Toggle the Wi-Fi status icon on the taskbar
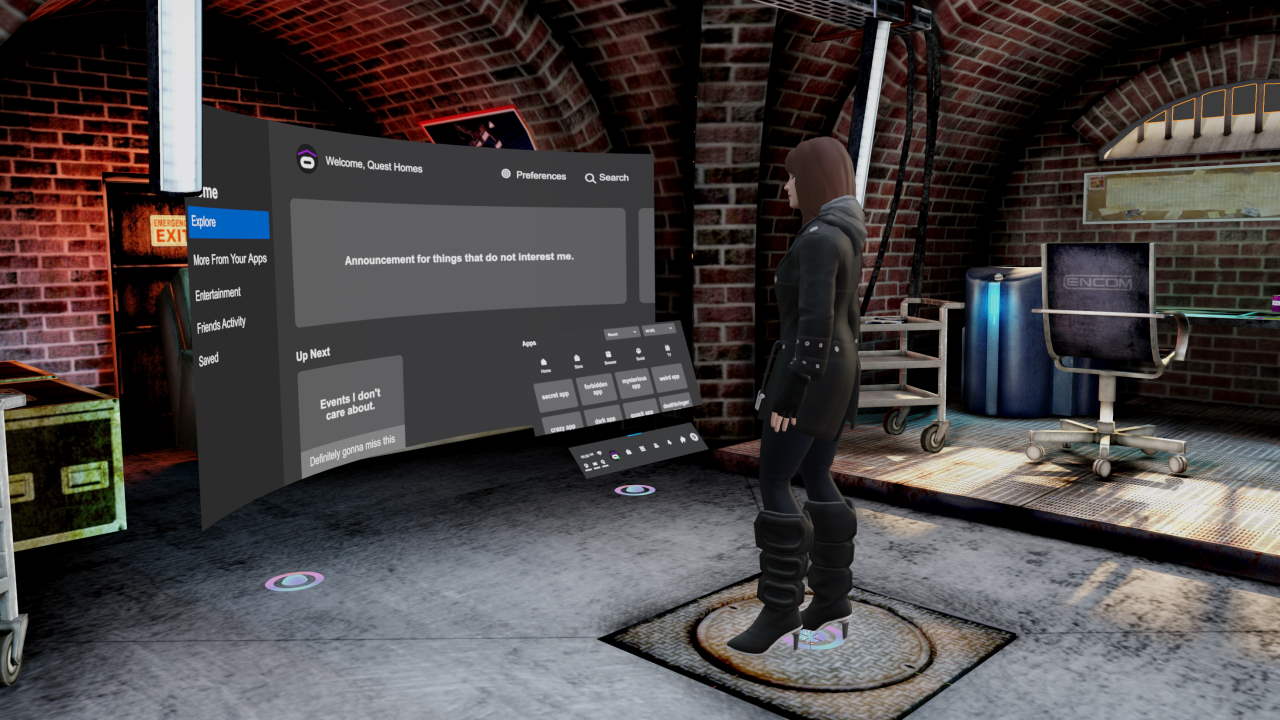The width and height of the screenshot is (1280, 720). (597, 452)
